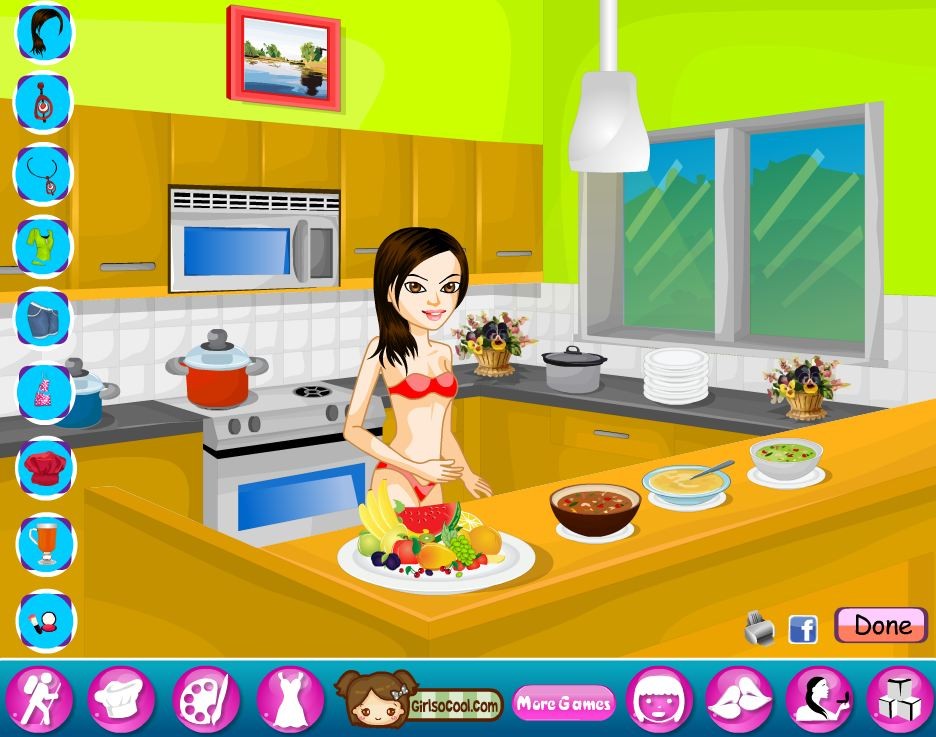Click the Done button
936x737 pixels.
(x=880, y=626)
